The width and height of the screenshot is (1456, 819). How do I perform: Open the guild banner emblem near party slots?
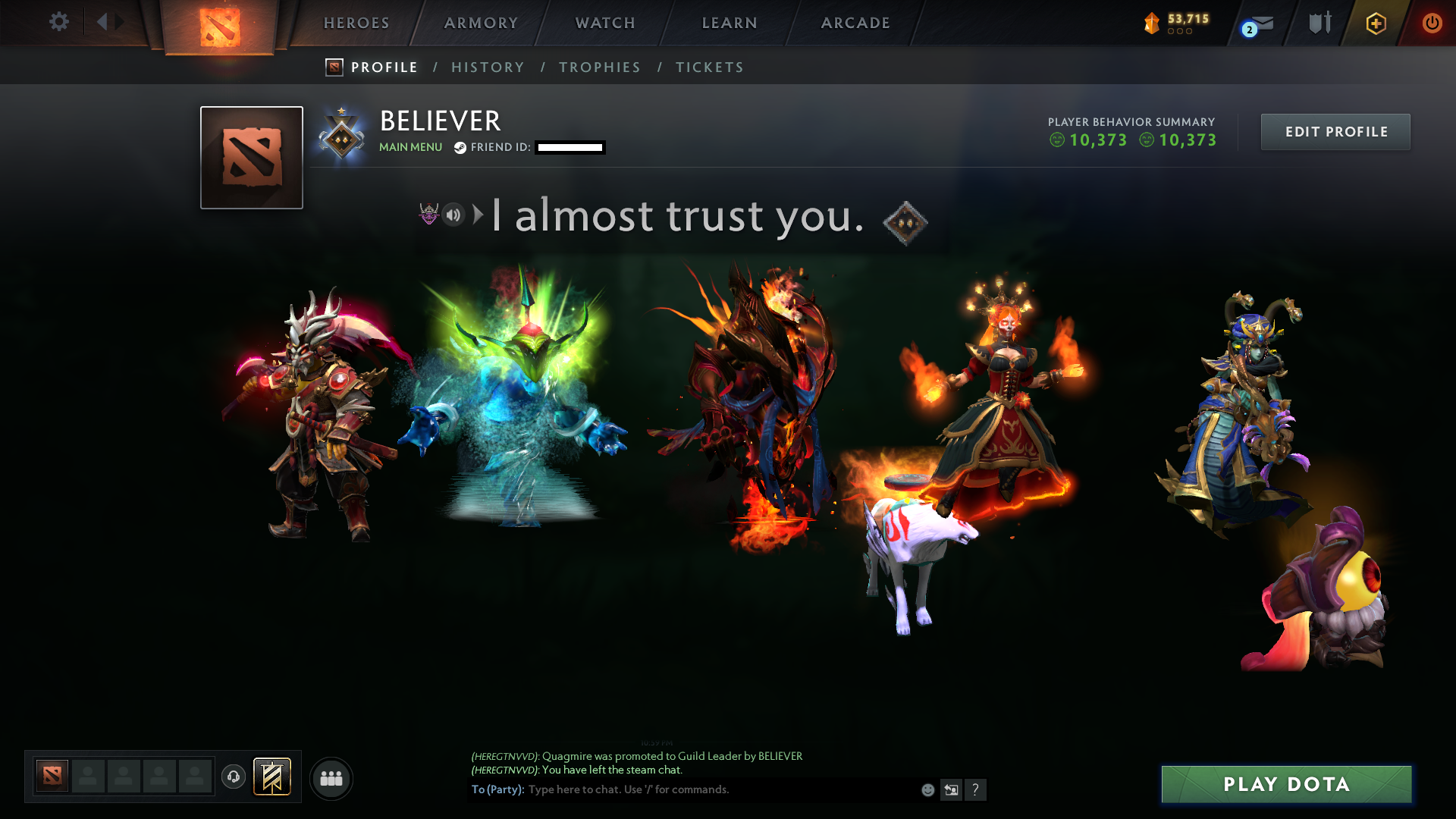tap(271, 777)
